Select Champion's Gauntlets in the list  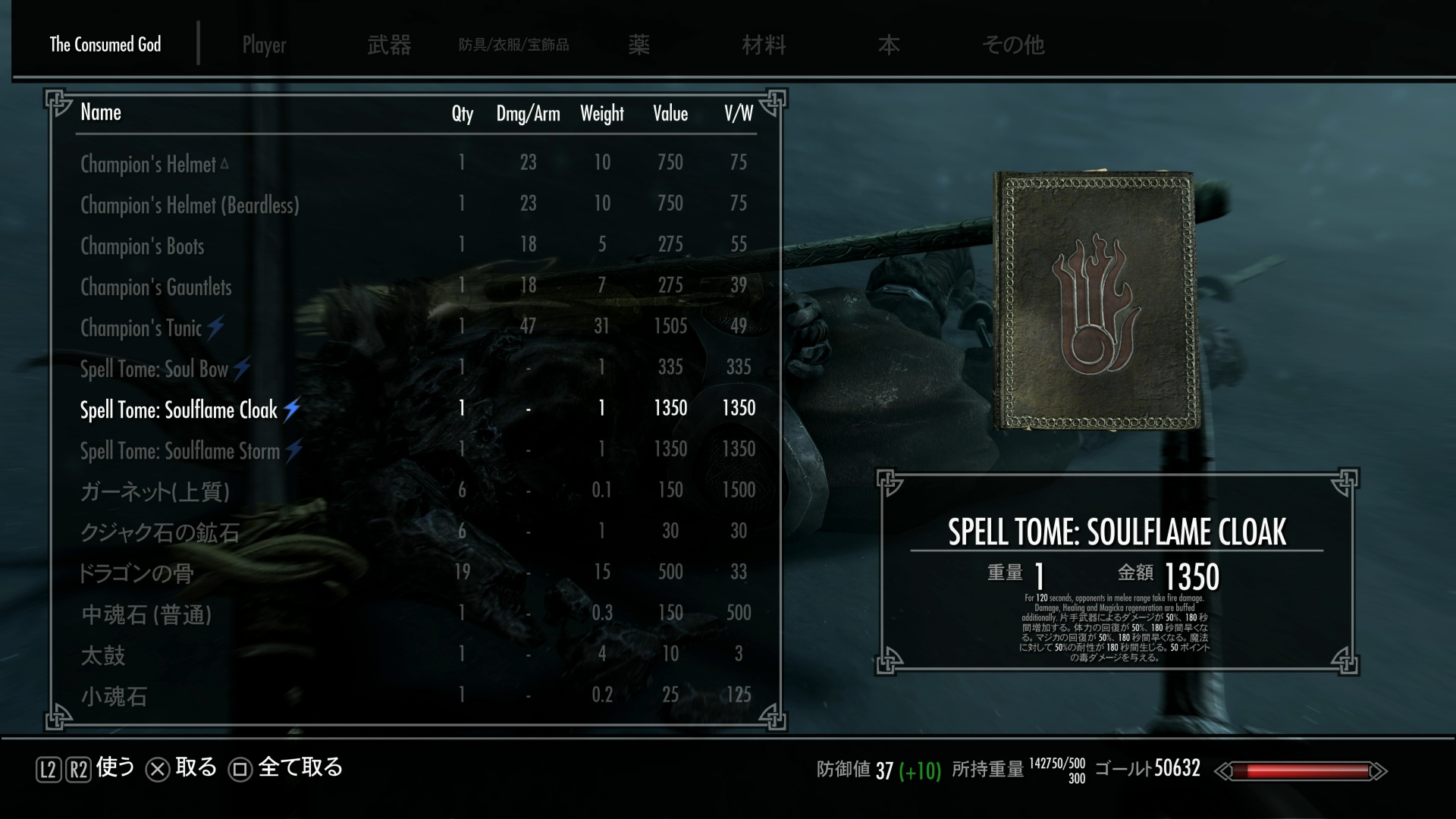point(156,287)
